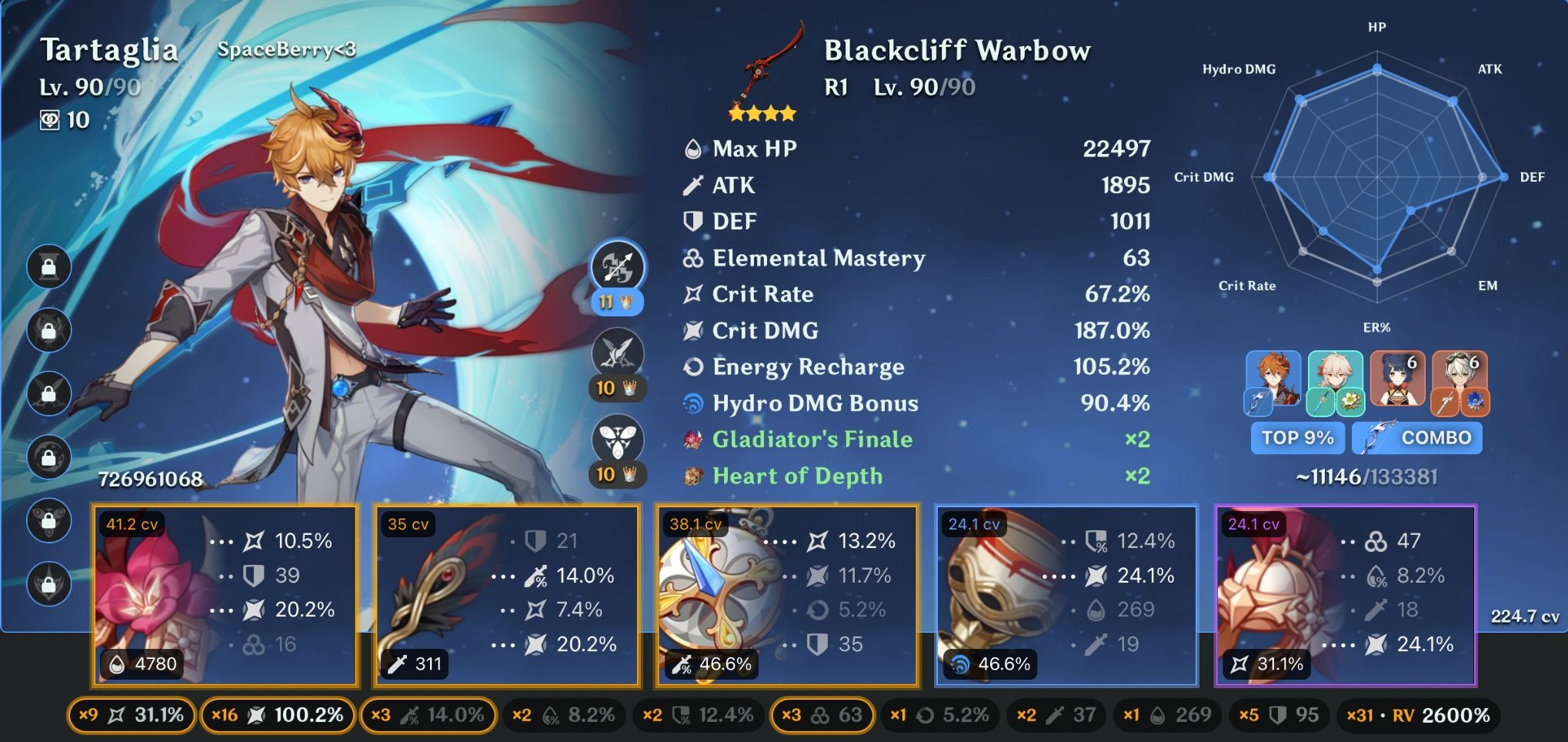Toggle the top lock icon in left sidebar

pyautogui.click(x=48, y=266)
